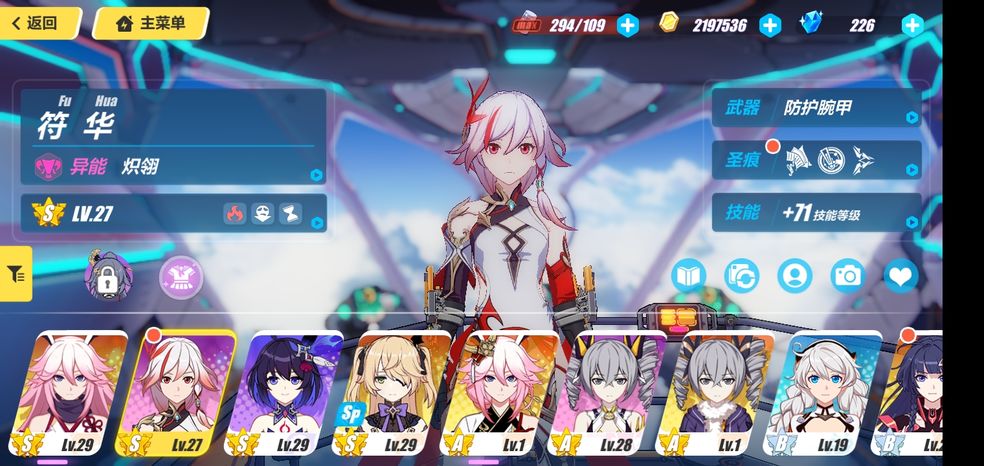Viewport: 984px width, 466px height.
Task: Choose the dark-haired S-rank Lv.29 valkyrie card
Action: coord(290,393)
